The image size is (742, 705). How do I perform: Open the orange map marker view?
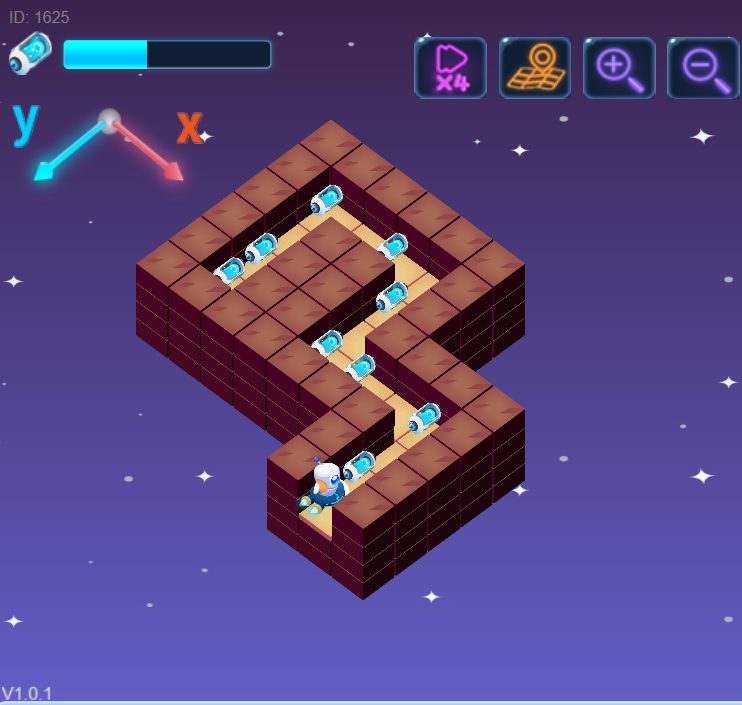tap(535, 68)
